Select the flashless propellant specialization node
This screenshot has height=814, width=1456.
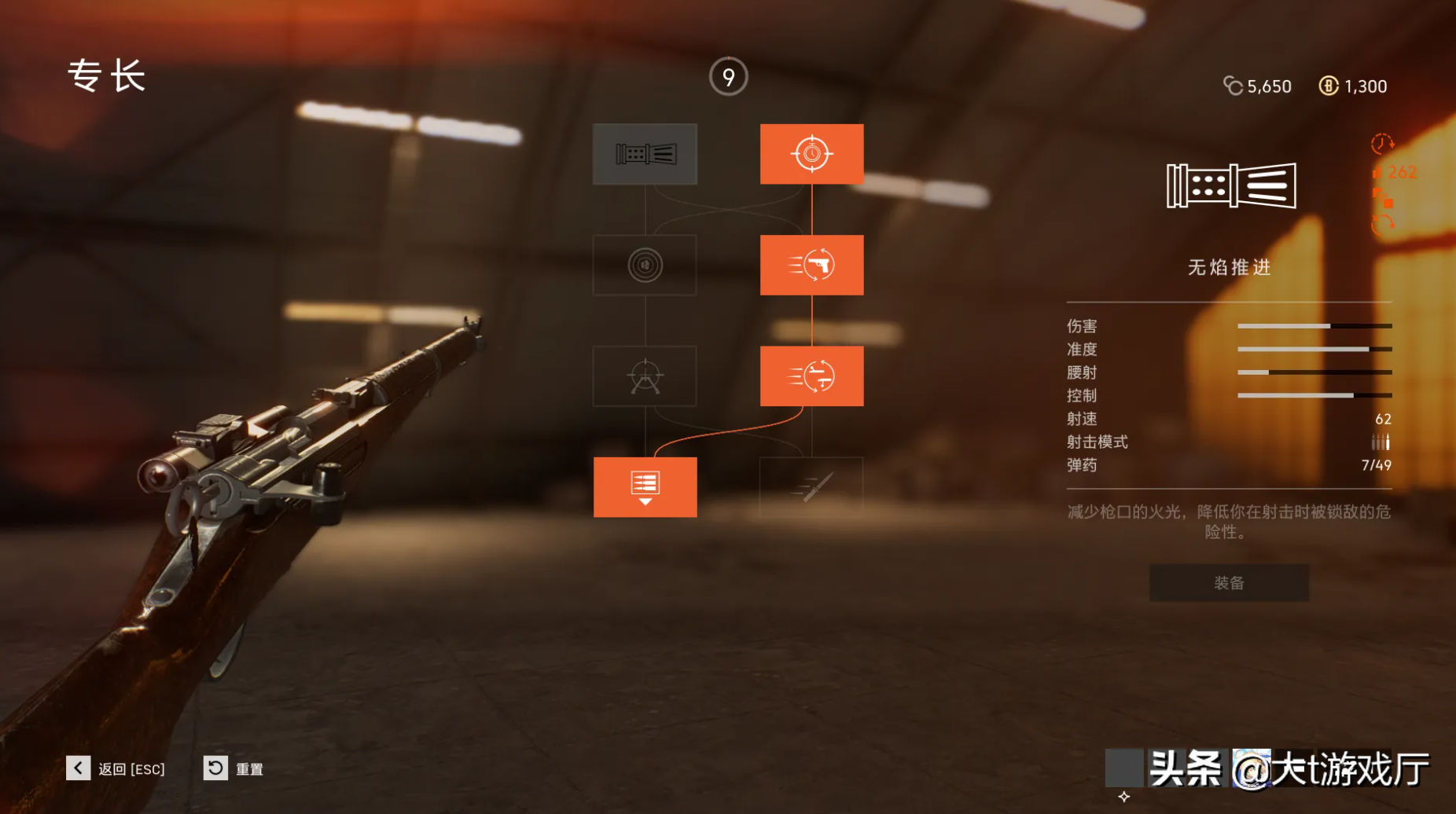(645, 154)
